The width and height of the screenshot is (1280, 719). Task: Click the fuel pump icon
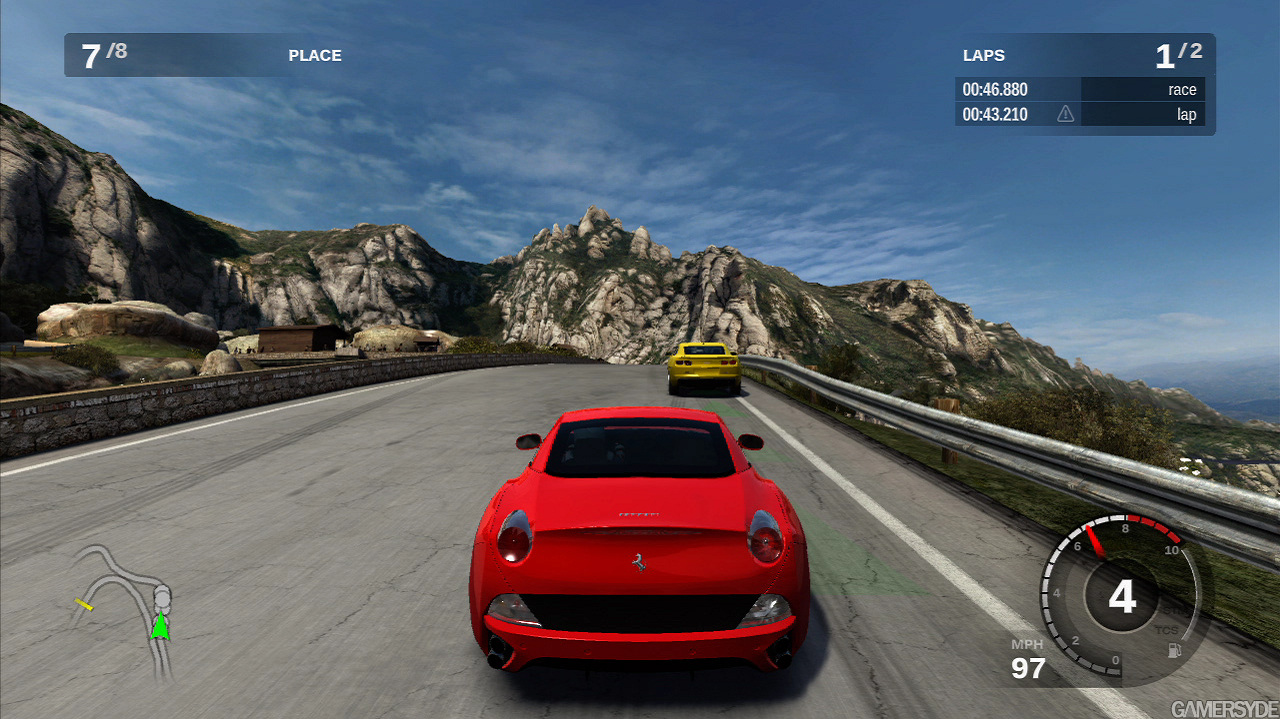coord(1174,651)
